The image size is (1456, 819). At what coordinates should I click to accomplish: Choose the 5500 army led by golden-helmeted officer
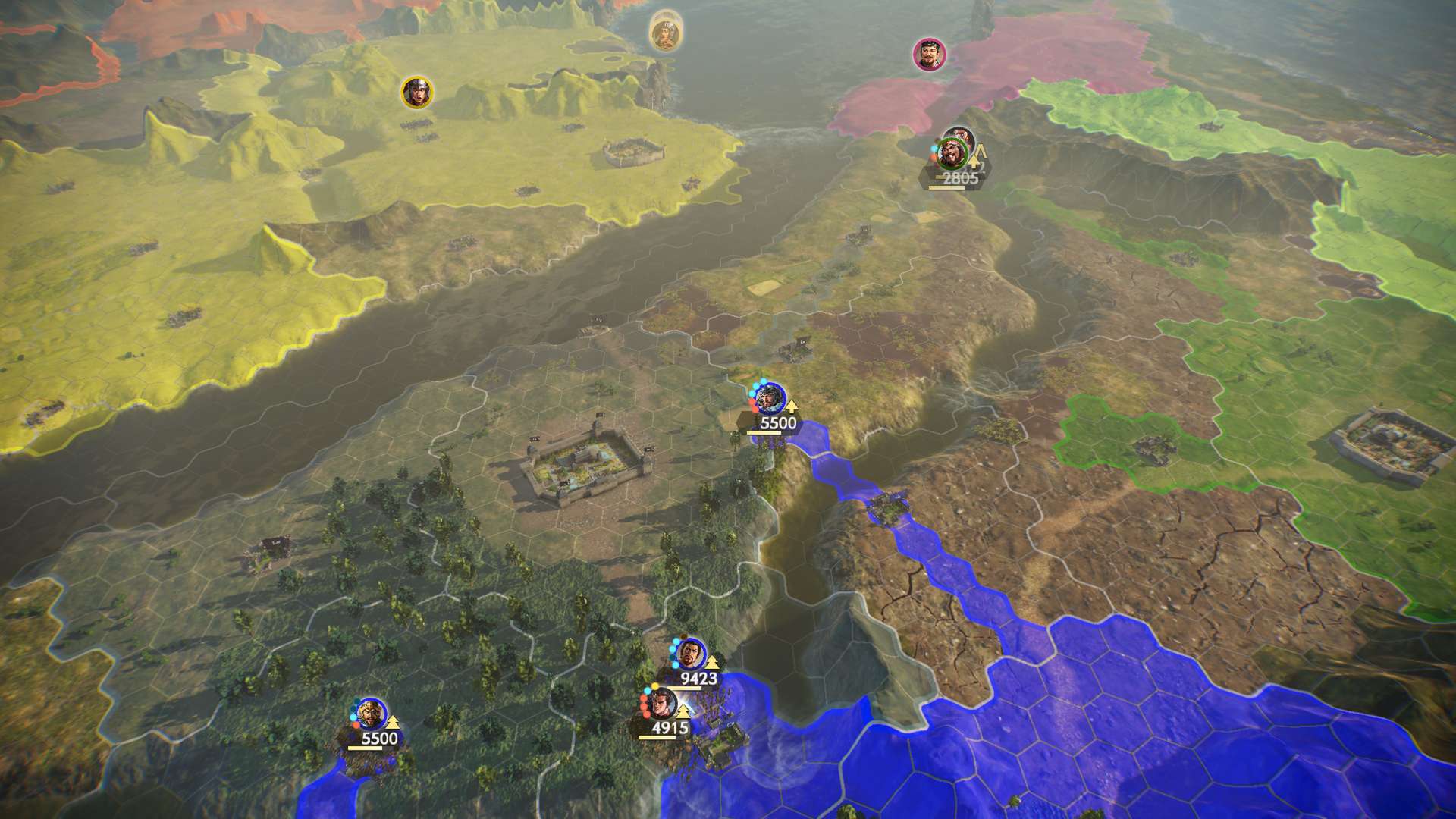point(370,713)
